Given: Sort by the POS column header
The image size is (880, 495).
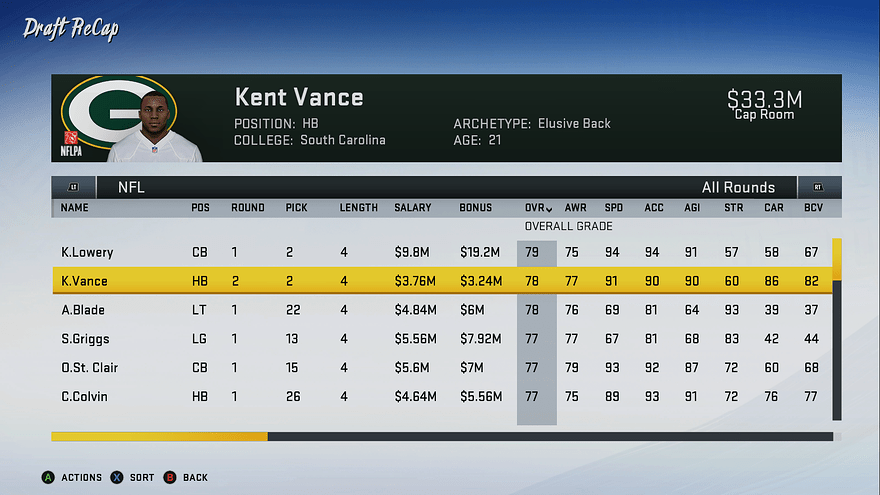Looking at the screenshot, I should 200,208.
